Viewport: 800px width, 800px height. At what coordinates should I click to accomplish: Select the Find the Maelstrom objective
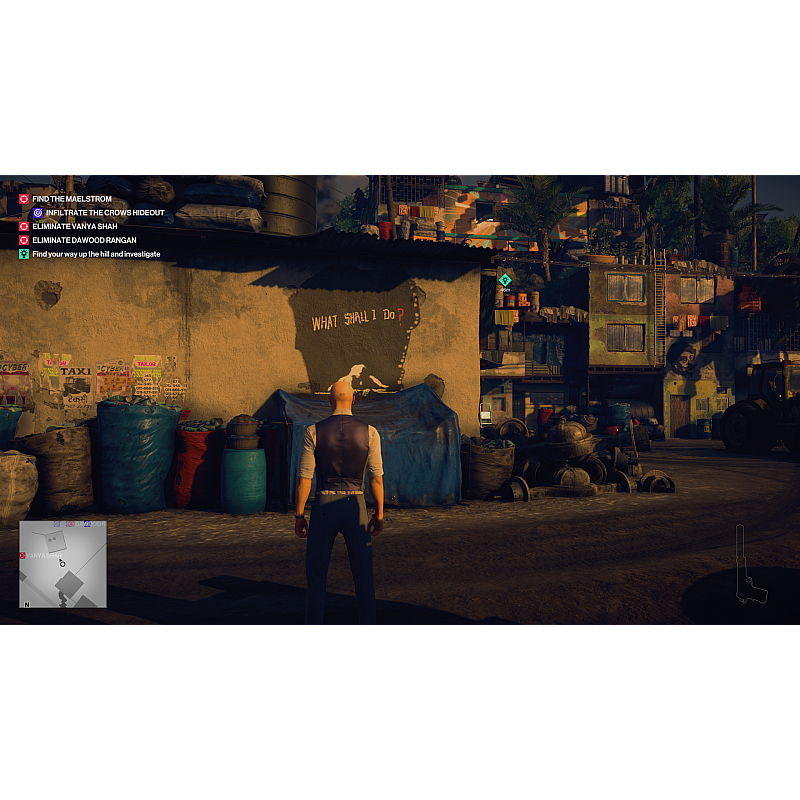click(71, 199)
